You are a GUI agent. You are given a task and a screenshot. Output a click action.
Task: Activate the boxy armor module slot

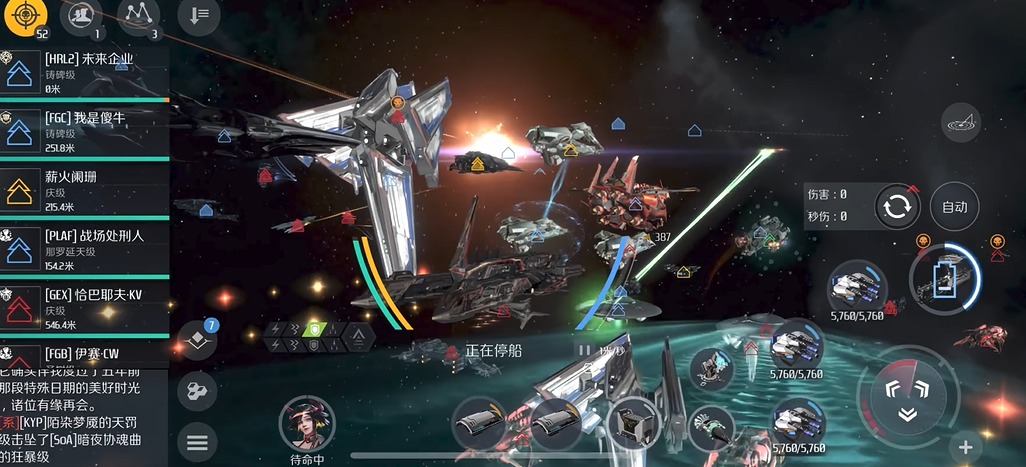pos(632,424)
